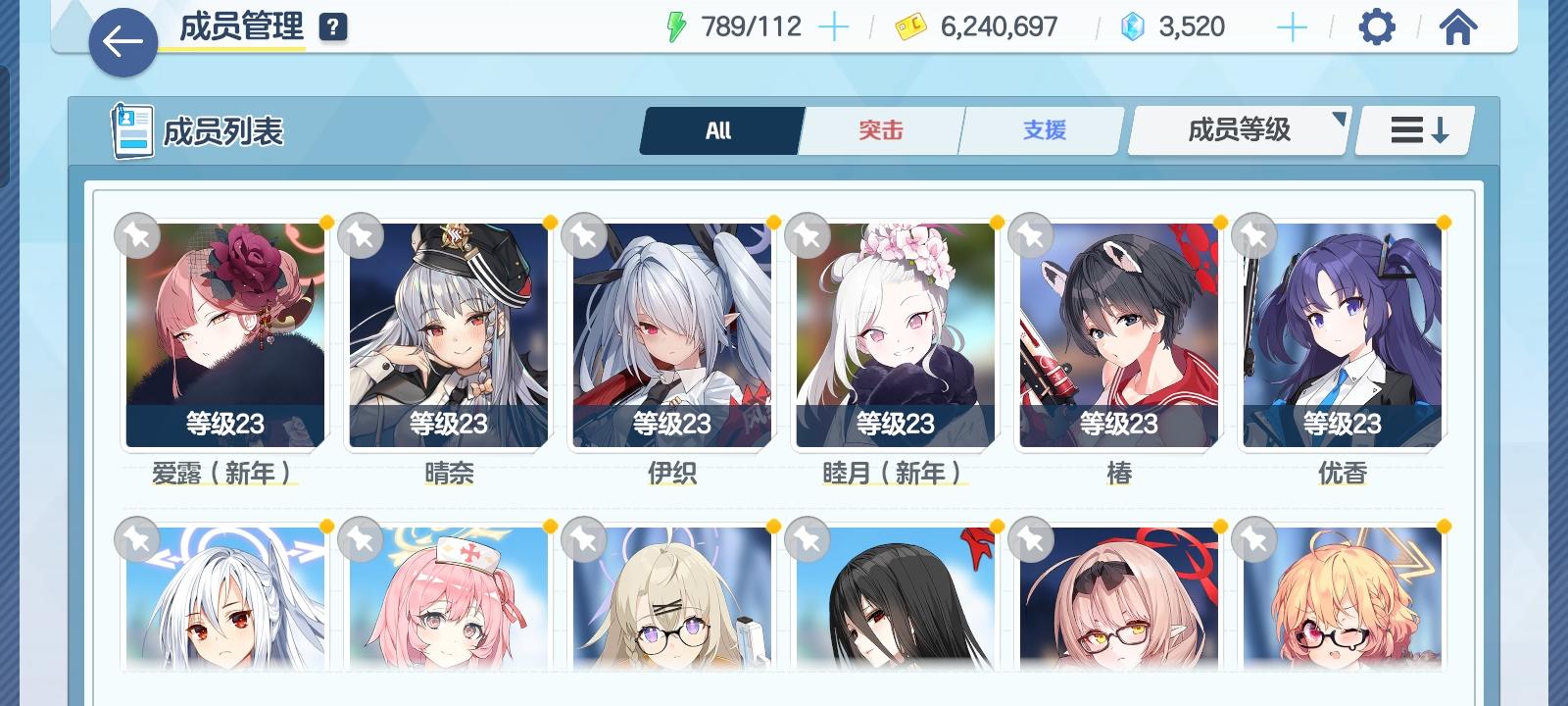Open the 成员等级 sorting dropdown
The height and width of the screenshot is (706, 1568).
[x=1238, y=128]
